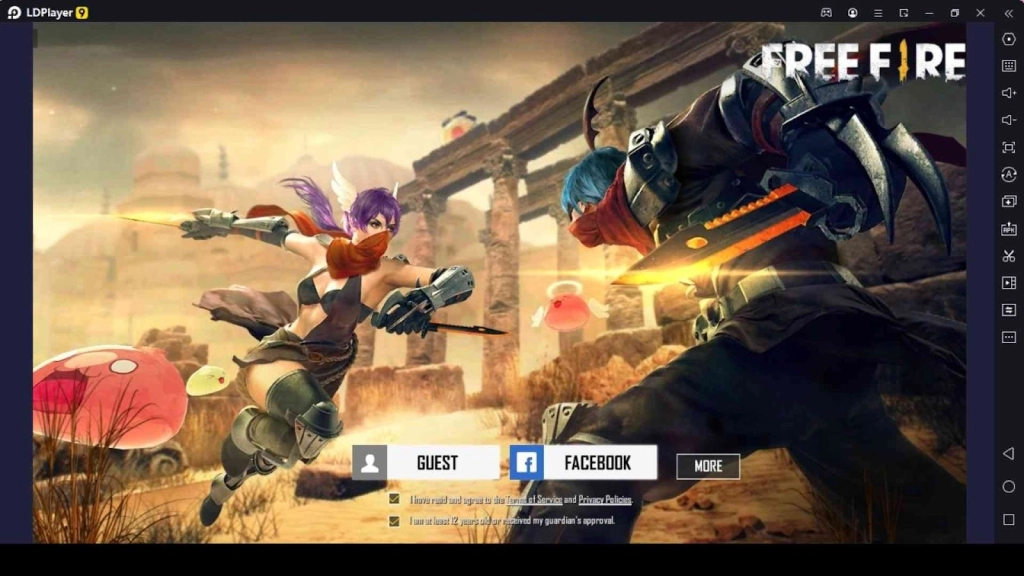Toggle the Terms of Service agreement checkbox
Image resolution: width=1024 pixels, height=576 pixels.
point(395,499)
